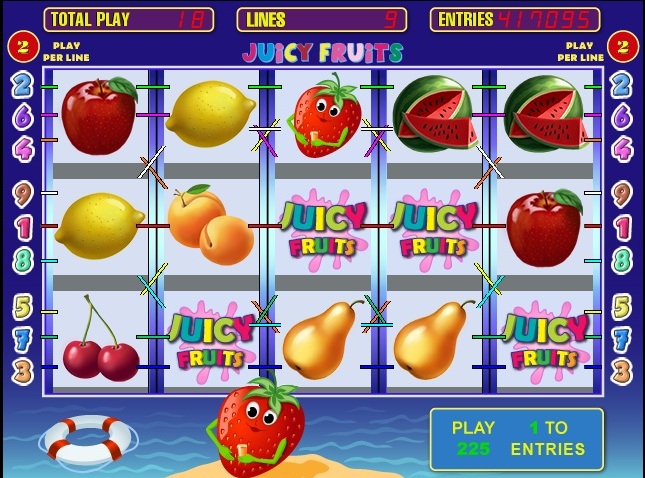Tap the right Play Per Line coin

(621, 45)
